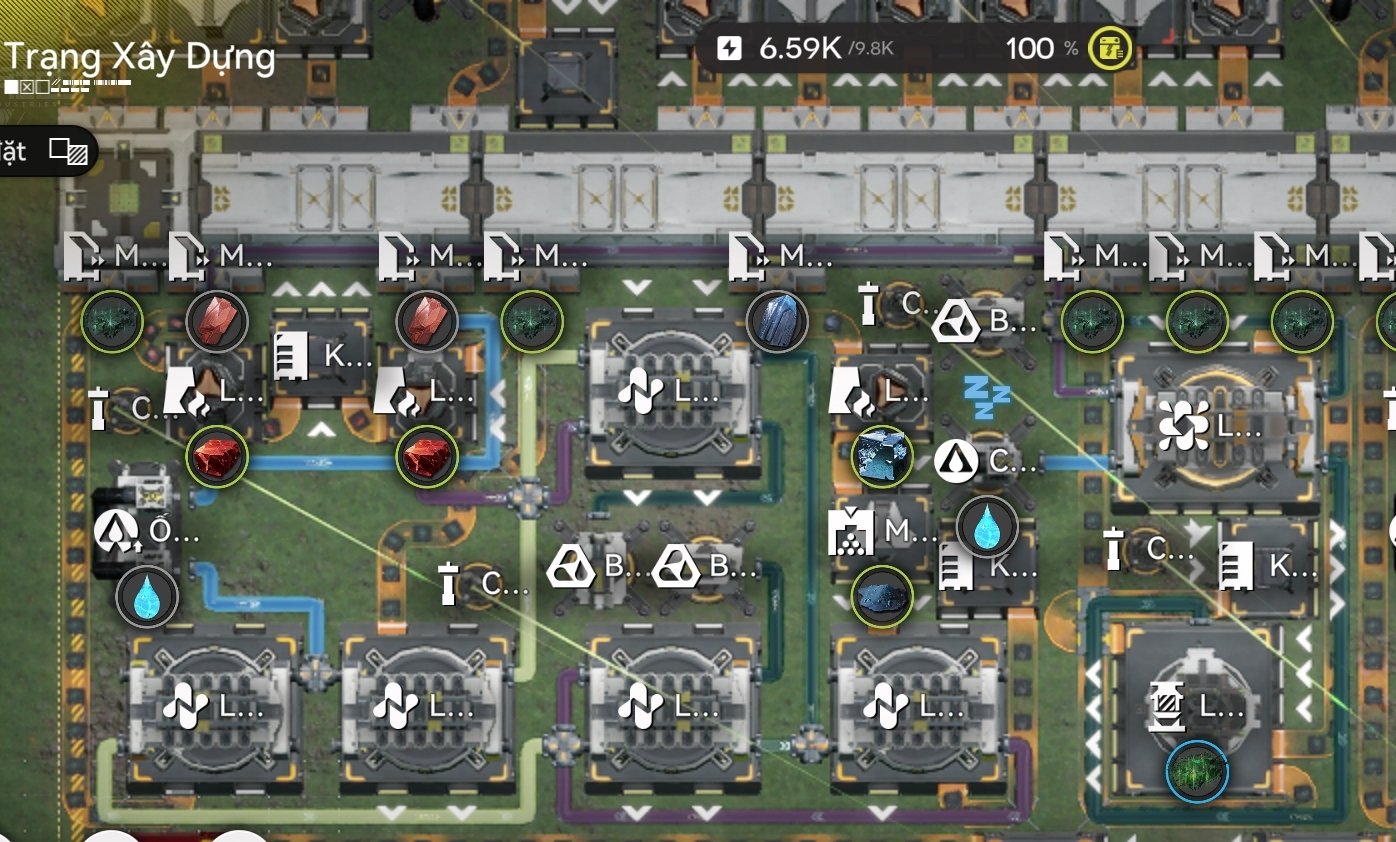
Task: Select the green plant icon with blue ring
Action: (1197, 771)
